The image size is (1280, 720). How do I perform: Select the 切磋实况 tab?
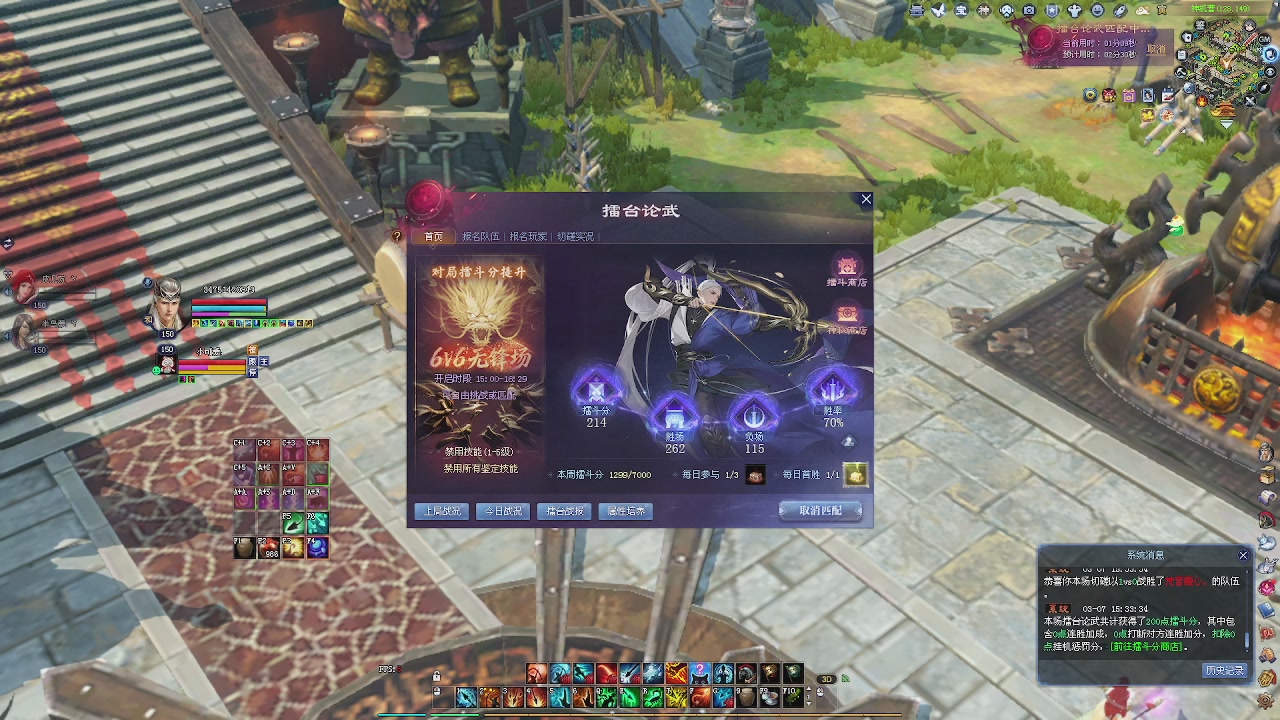point(575,237)
